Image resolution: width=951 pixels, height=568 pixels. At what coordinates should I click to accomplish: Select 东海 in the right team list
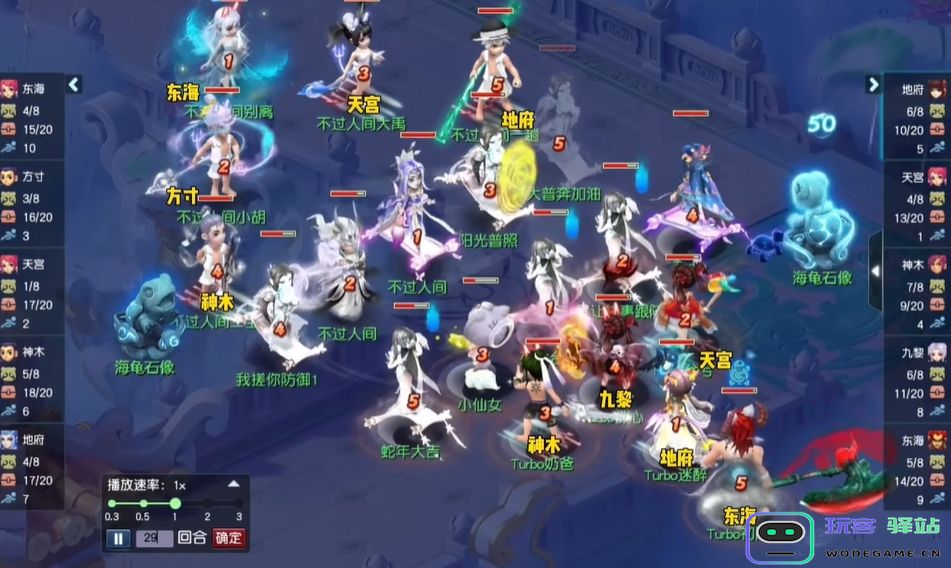click(917, 440)
